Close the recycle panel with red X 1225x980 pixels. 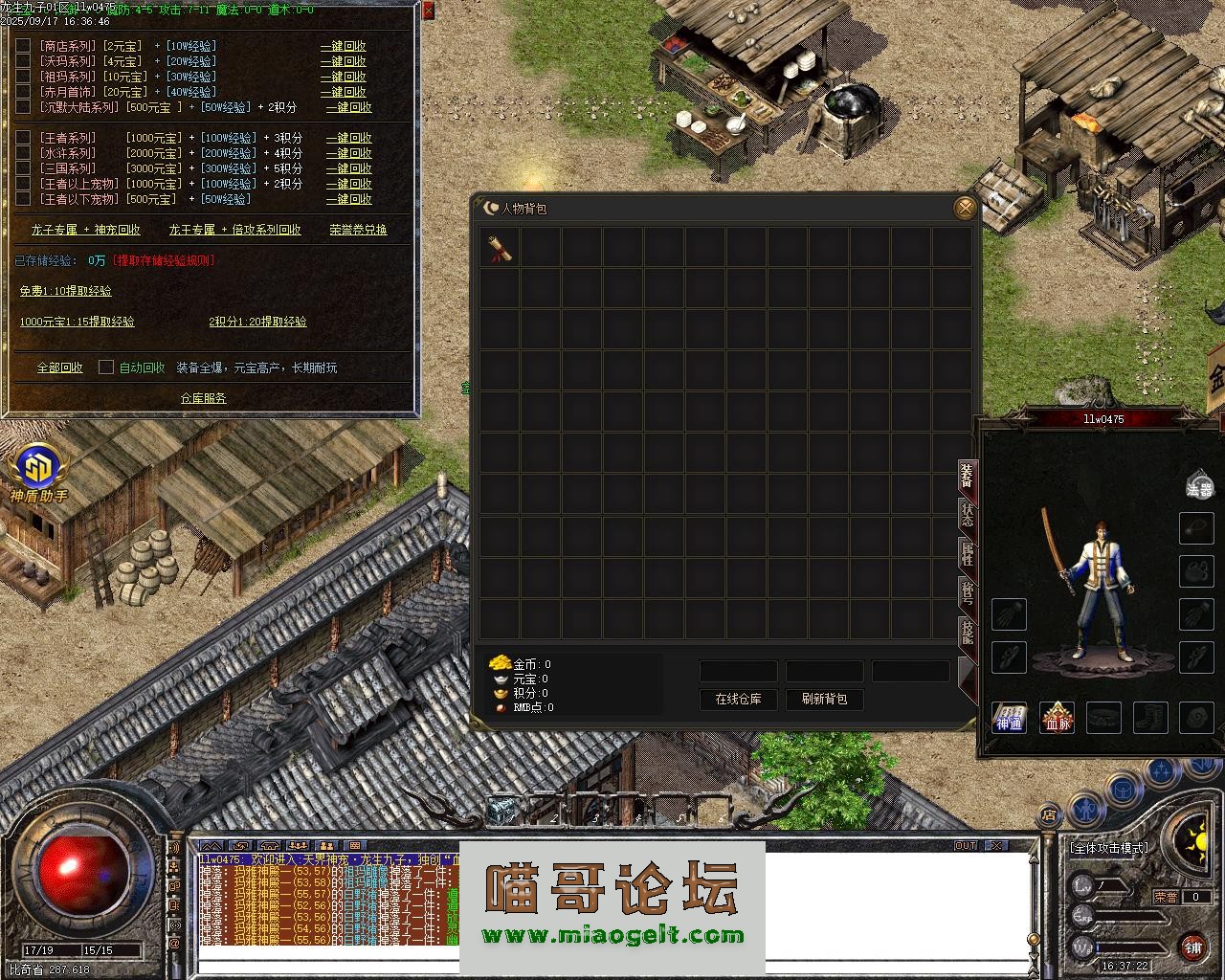pyautogui.click(x=428, y=11)
